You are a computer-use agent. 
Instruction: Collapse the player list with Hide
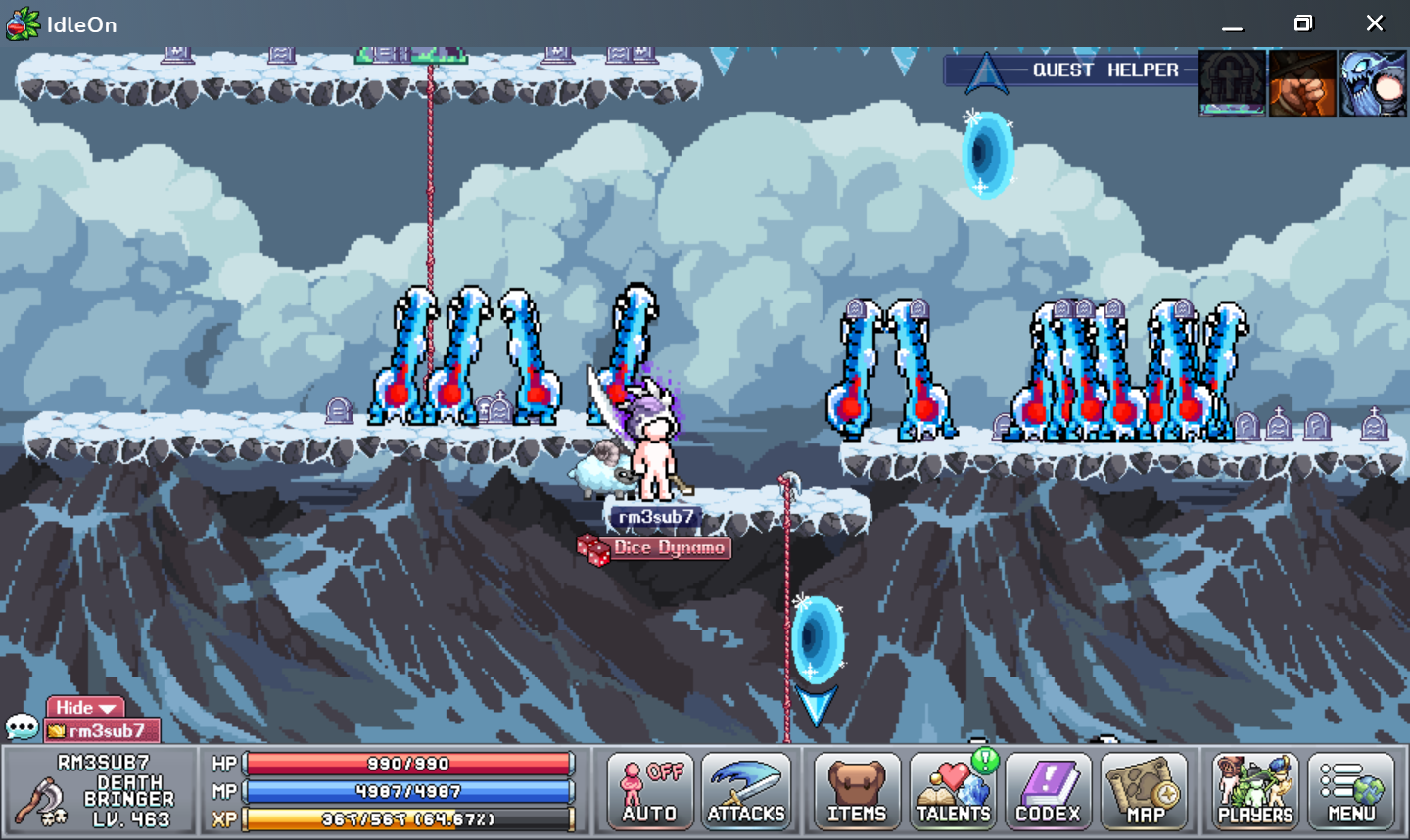[84, 707]
